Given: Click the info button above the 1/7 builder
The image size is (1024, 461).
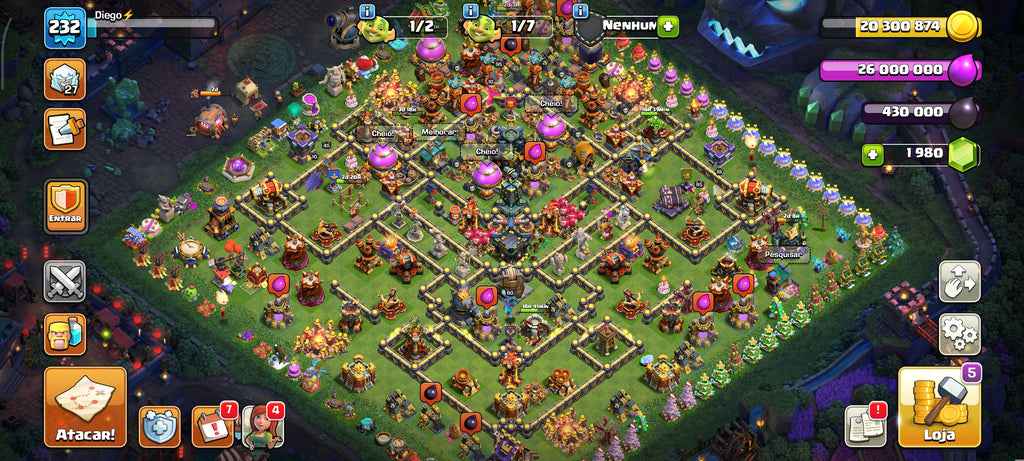Looking at the screenshot, I should click(470, 11).
